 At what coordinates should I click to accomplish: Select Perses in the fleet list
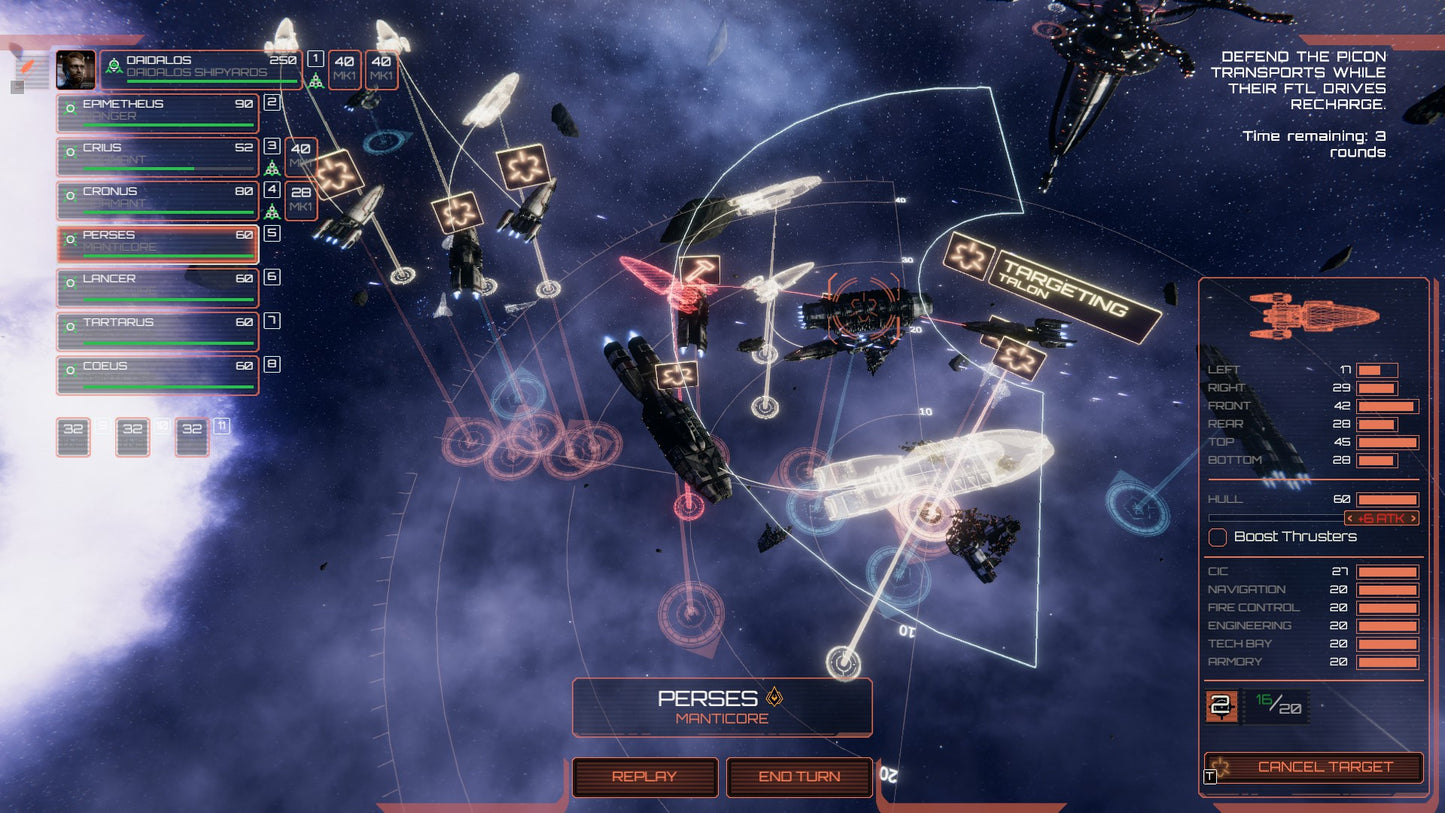click(157, 240)
